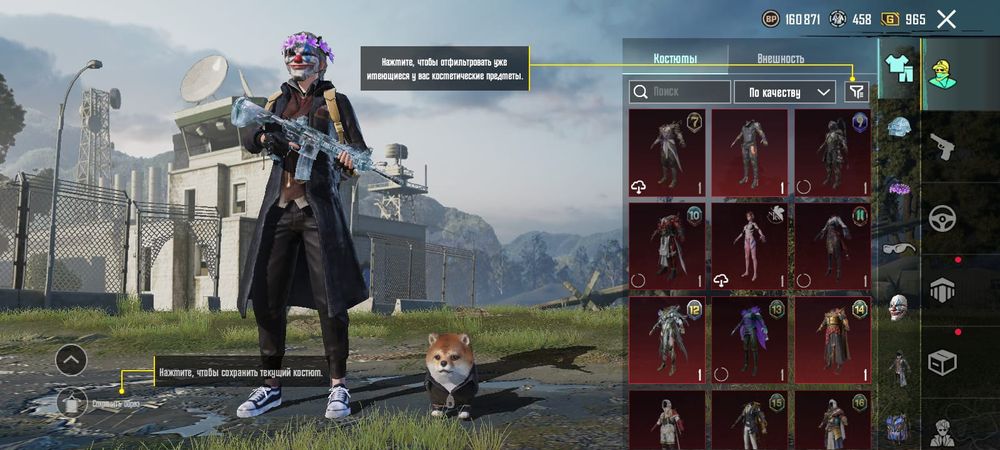
Task: Open the По качеству sort dropdown
Action: [785, 92]
